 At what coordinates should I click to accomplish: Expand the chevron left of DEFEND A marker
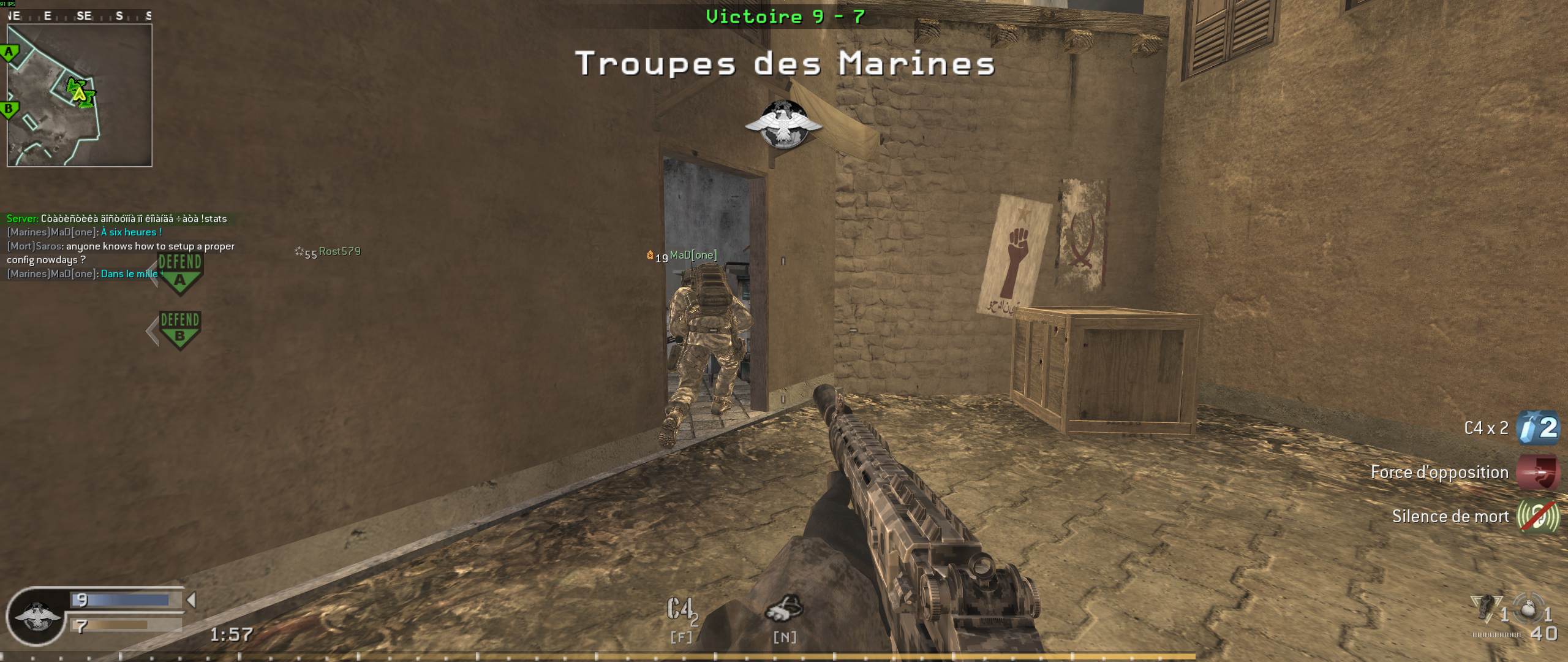pos(152,274)
